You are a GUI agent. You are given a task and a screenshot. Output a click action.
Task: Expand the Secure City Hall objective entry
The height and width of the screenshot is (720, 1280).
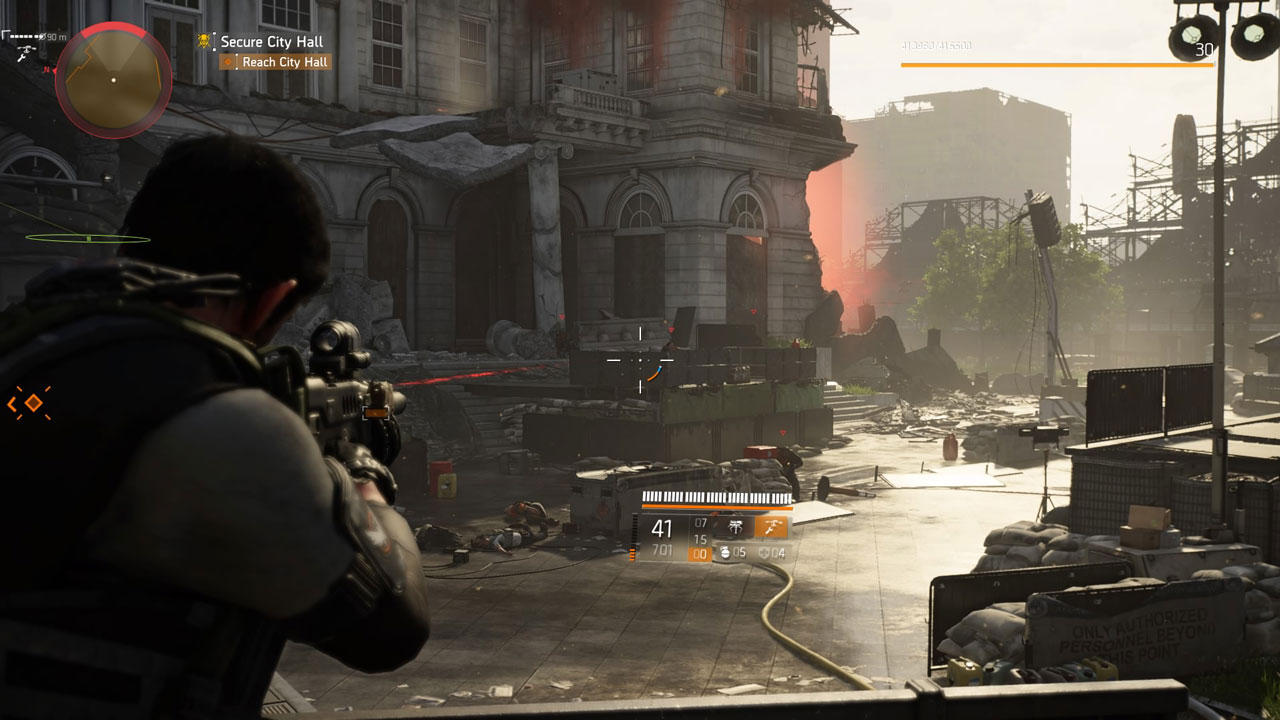(x=273, y=41)
